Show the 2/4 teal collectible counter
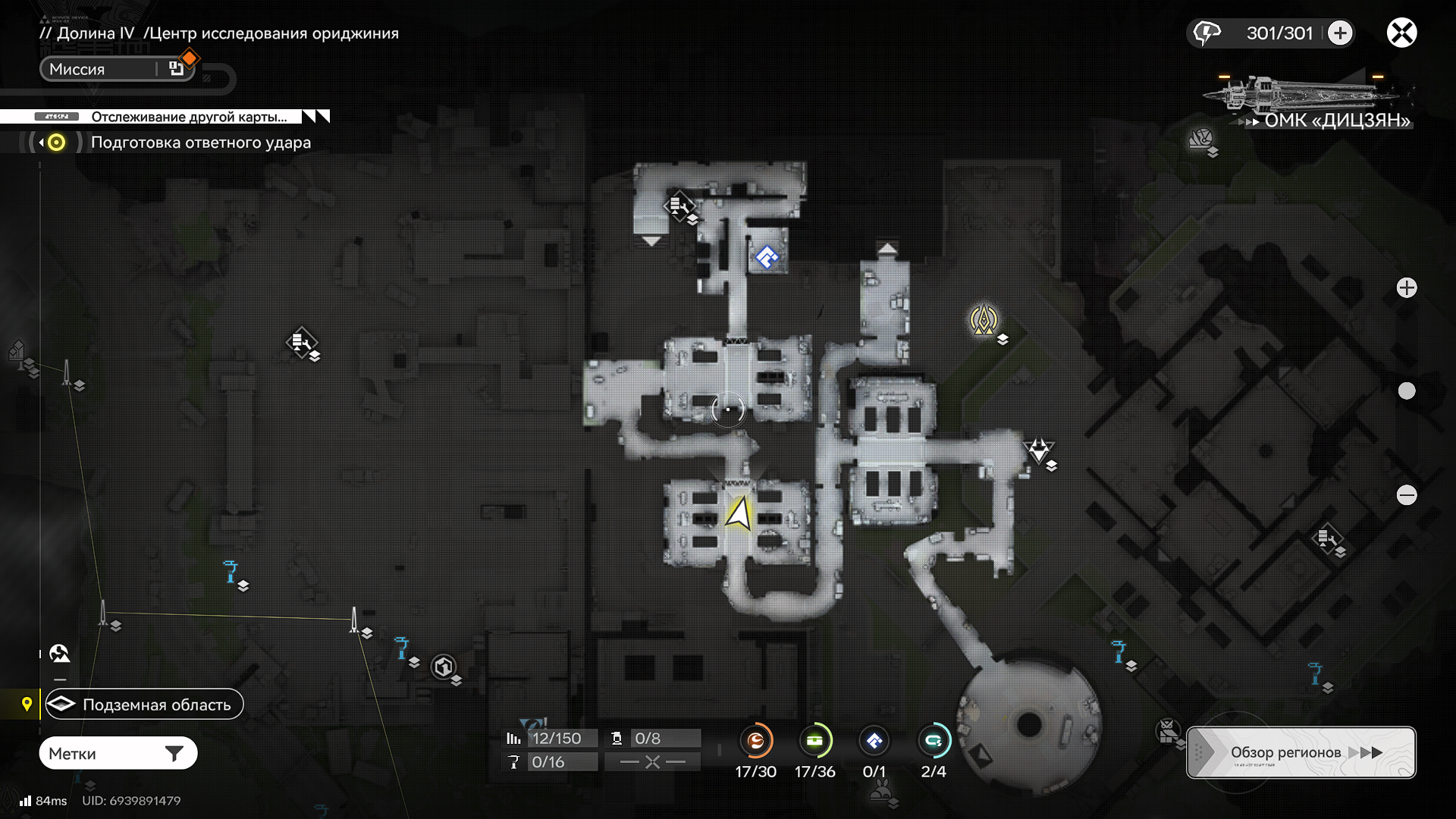Screen dimensions: 1456x819 tap(933, 741)
